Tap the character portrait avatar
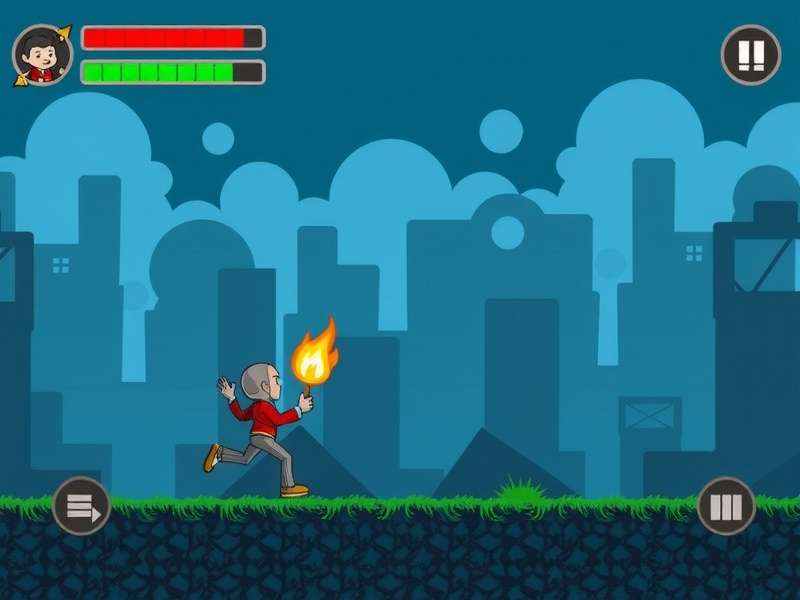800x600 pixels. pyautogui.click(x=42, y=55)
